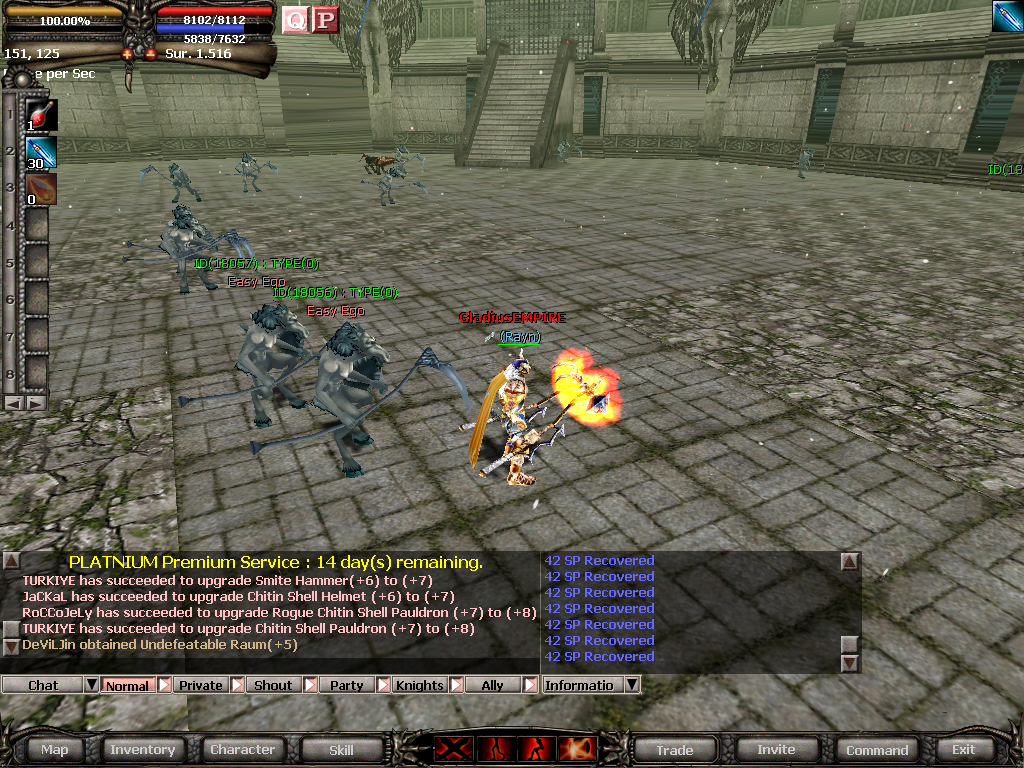Activate the blue sword skill in slot 2

(40, 152)
